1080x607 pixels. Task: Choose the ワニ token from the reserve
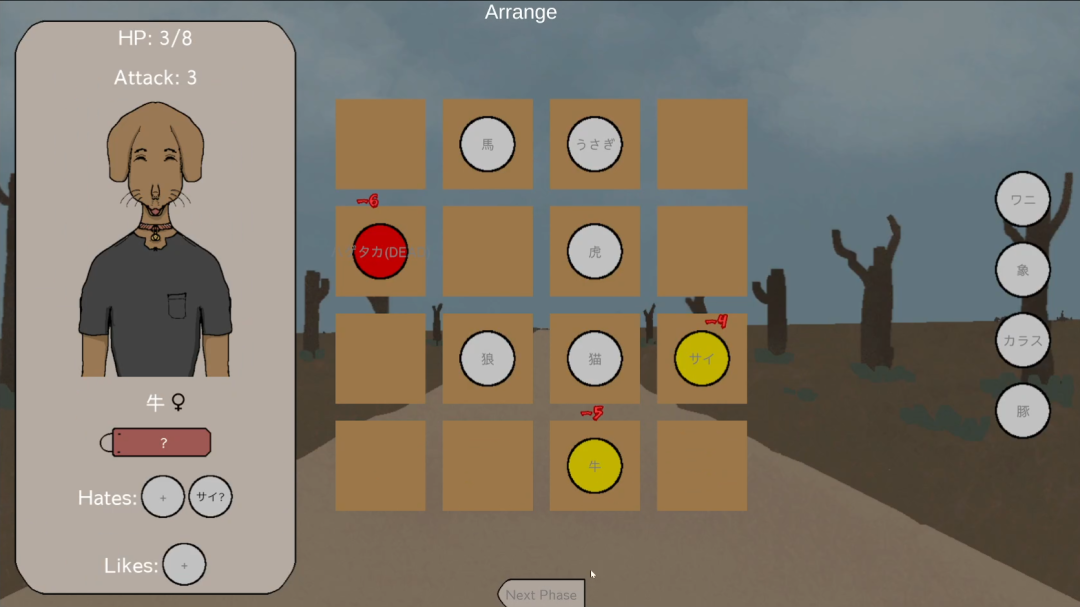pos(1022,199)
